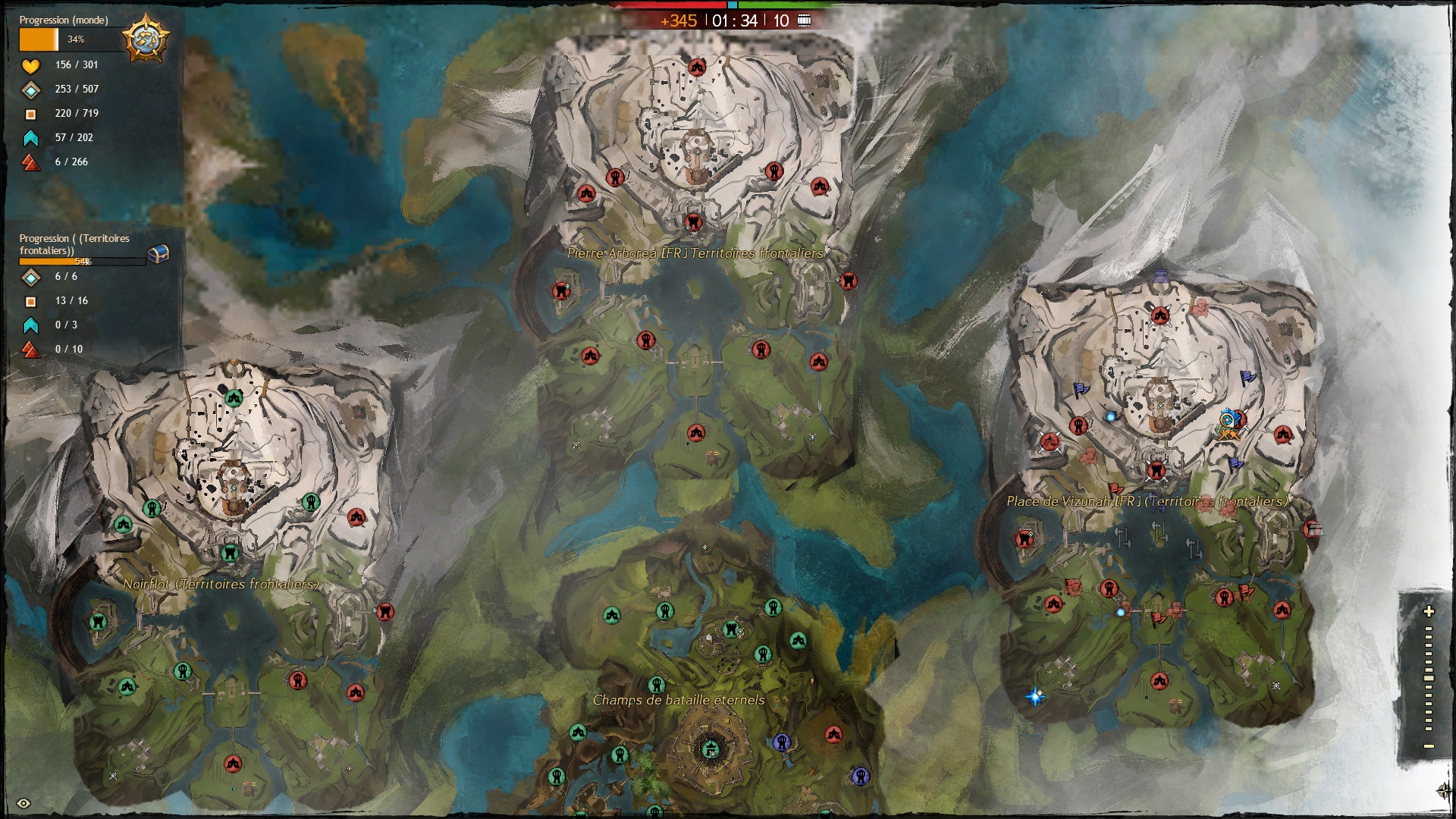
Task: Click the blue waypoint star marker
Action: pos(1035,696)
